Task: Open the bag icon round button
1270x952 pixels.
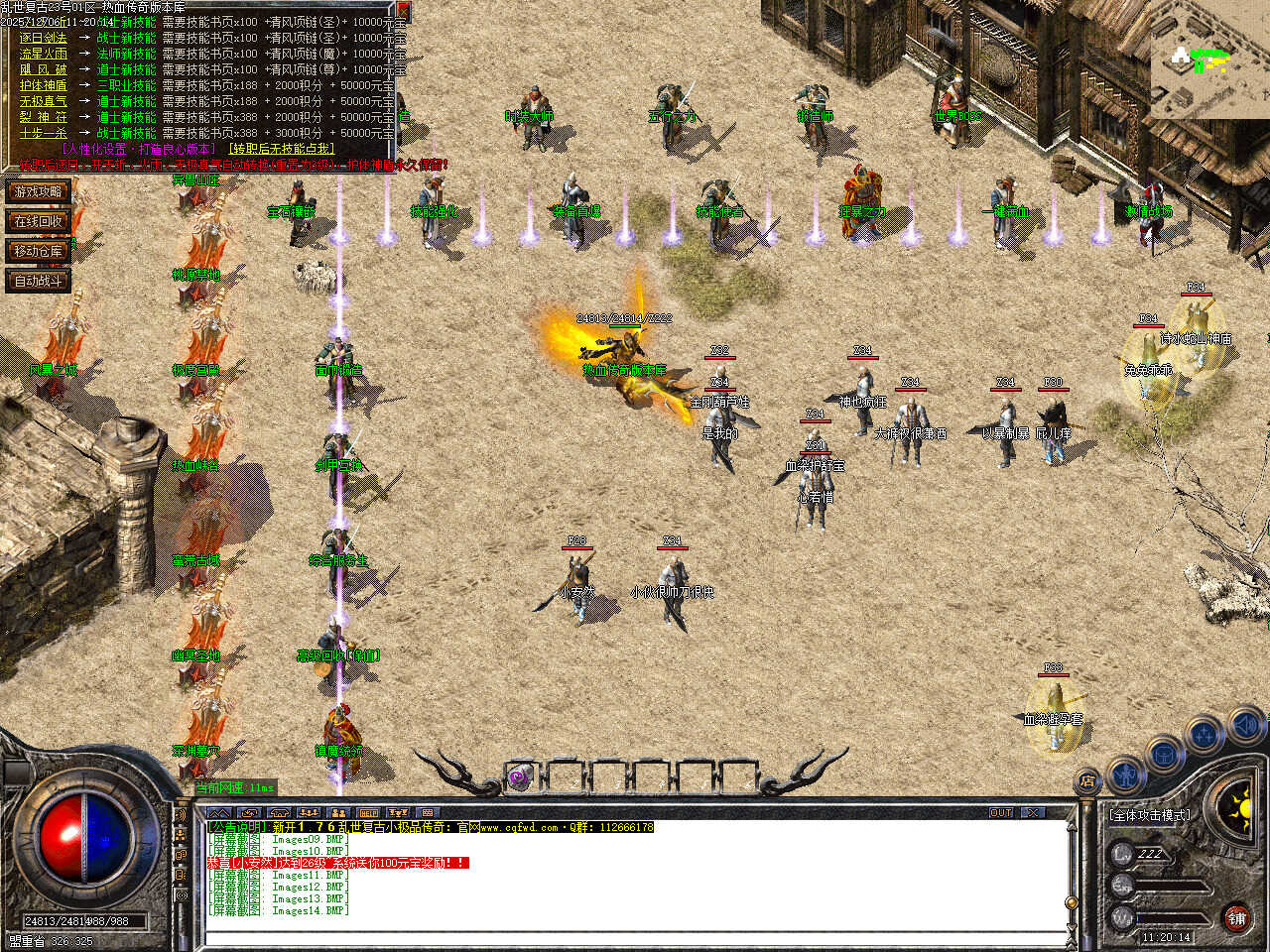Action: pos(1165,753)
